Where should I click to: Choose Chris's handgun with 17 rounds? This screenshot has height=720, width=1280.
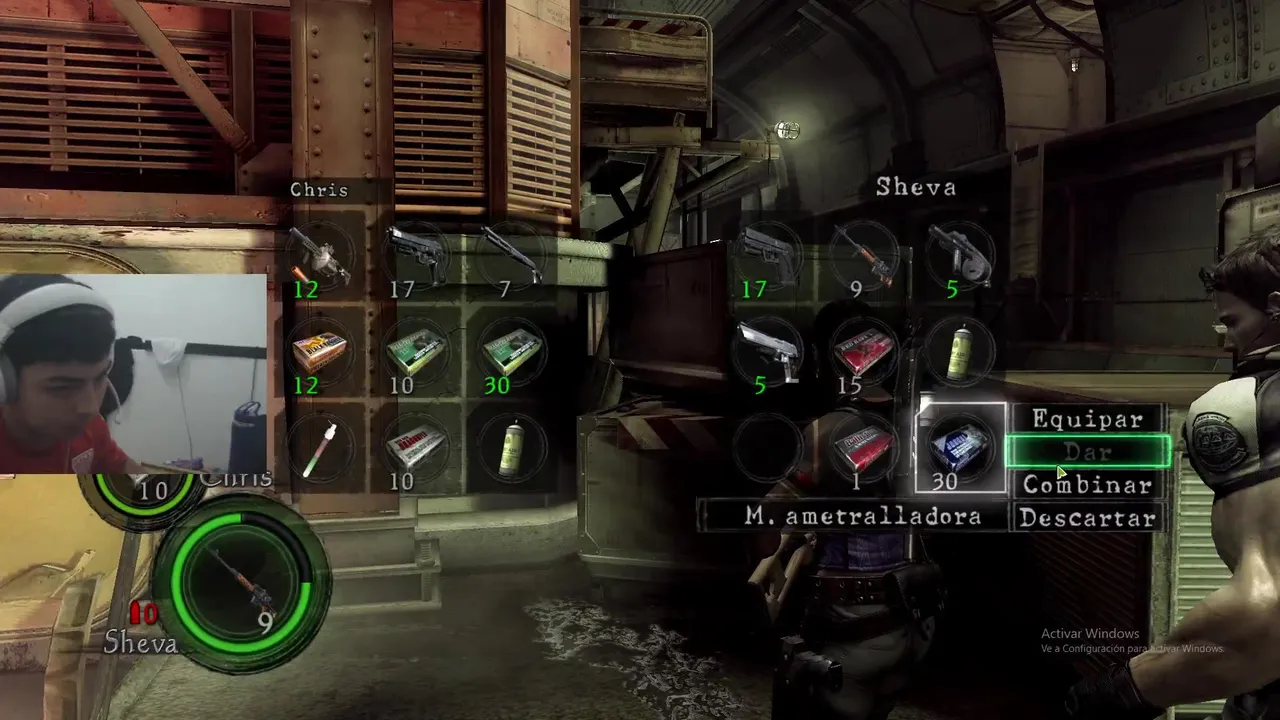click(x=415, y=258)
